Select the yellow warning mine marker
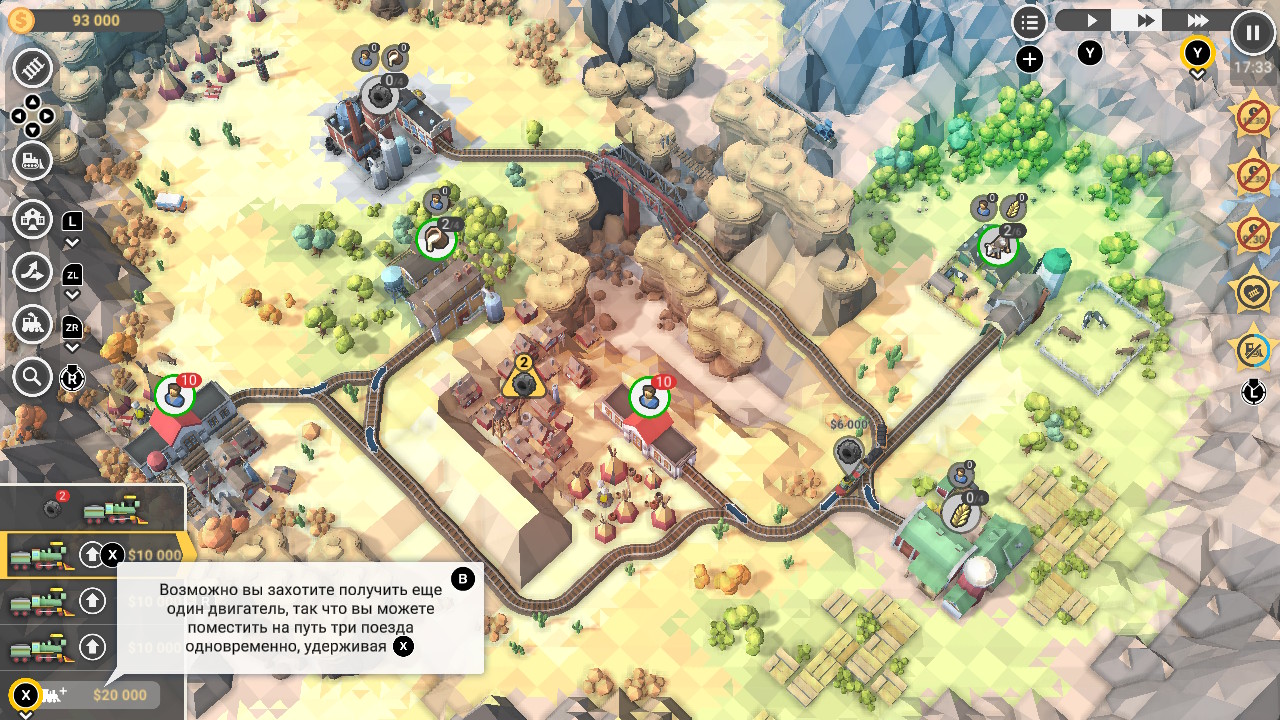 coord(522,381)
